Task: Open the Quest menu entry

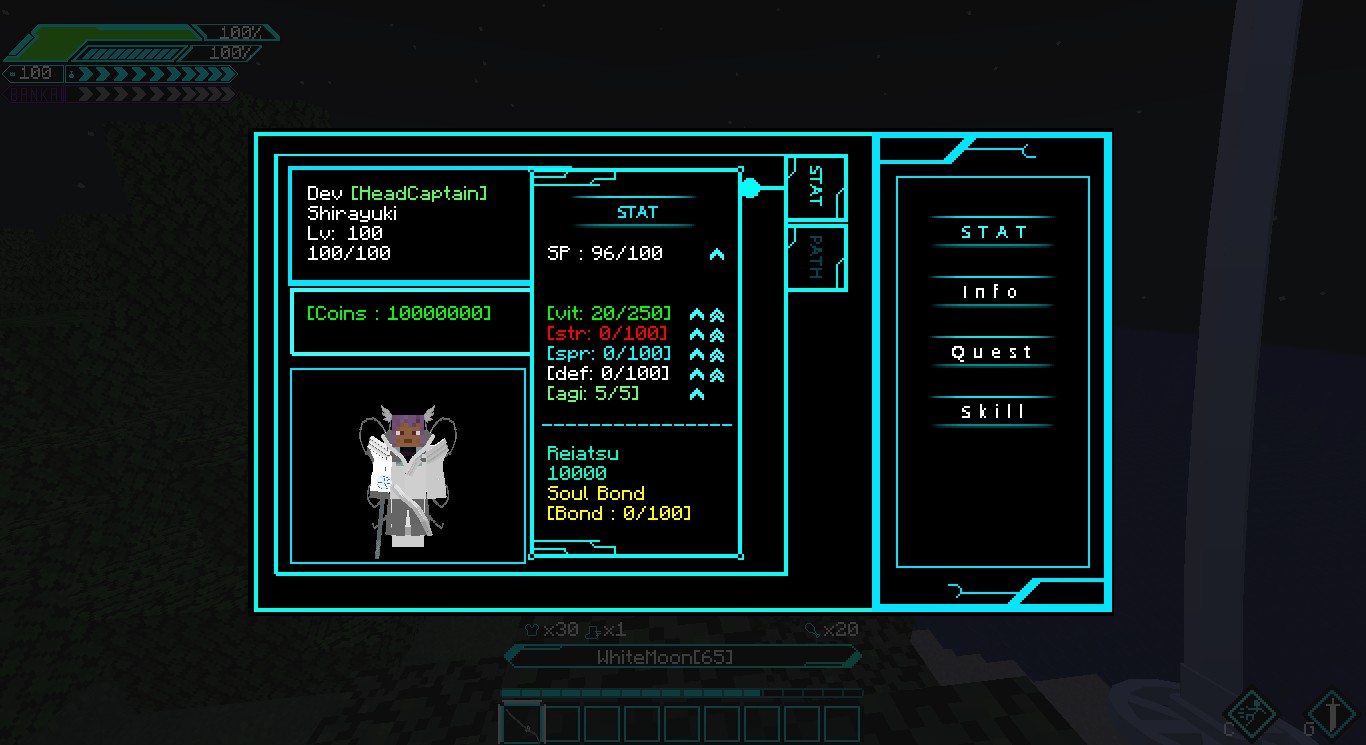Action: point(992,352)
